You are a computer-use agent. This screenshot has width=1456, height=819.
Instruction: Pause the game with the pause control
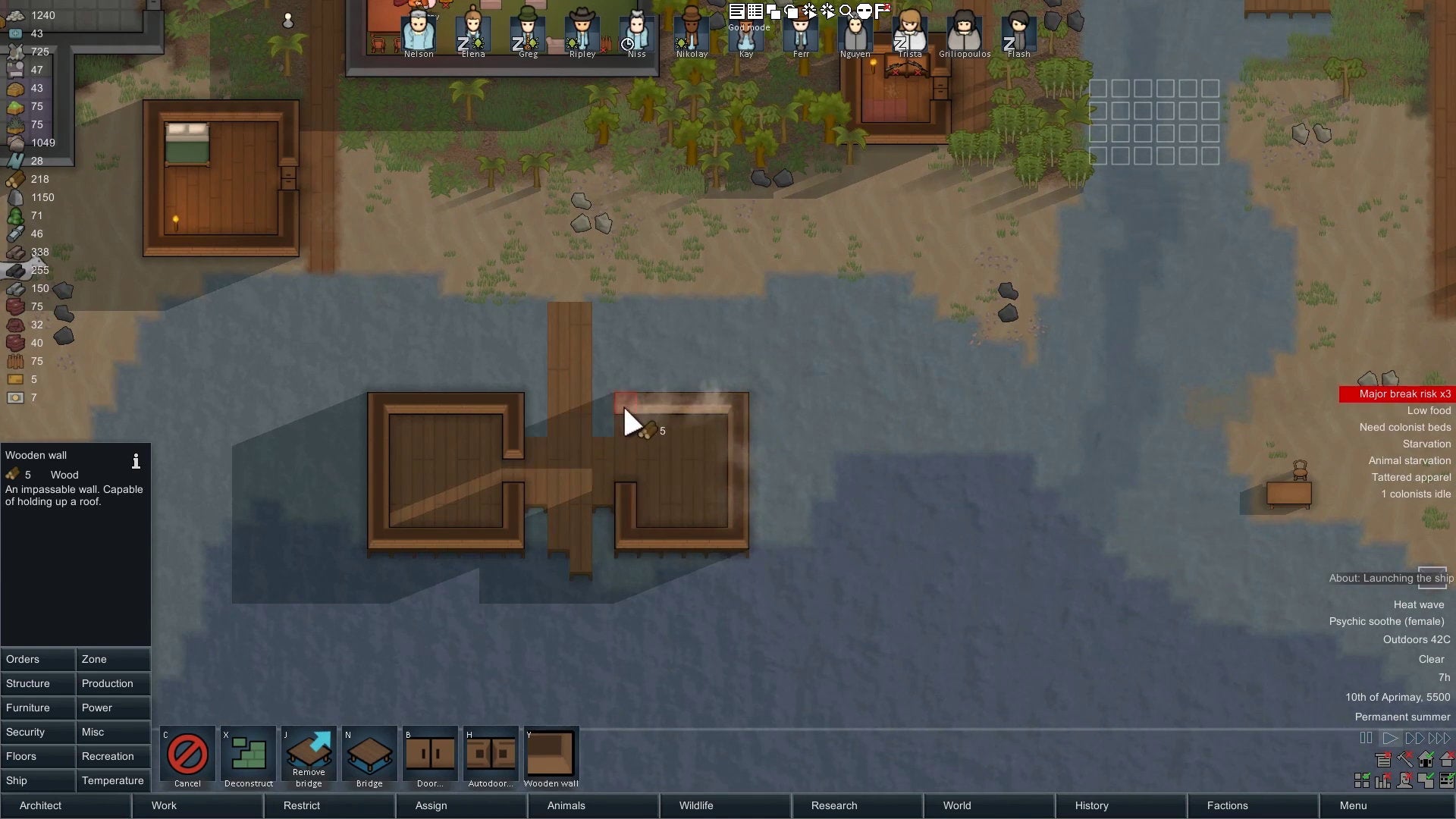click(x=1366, y=738)
